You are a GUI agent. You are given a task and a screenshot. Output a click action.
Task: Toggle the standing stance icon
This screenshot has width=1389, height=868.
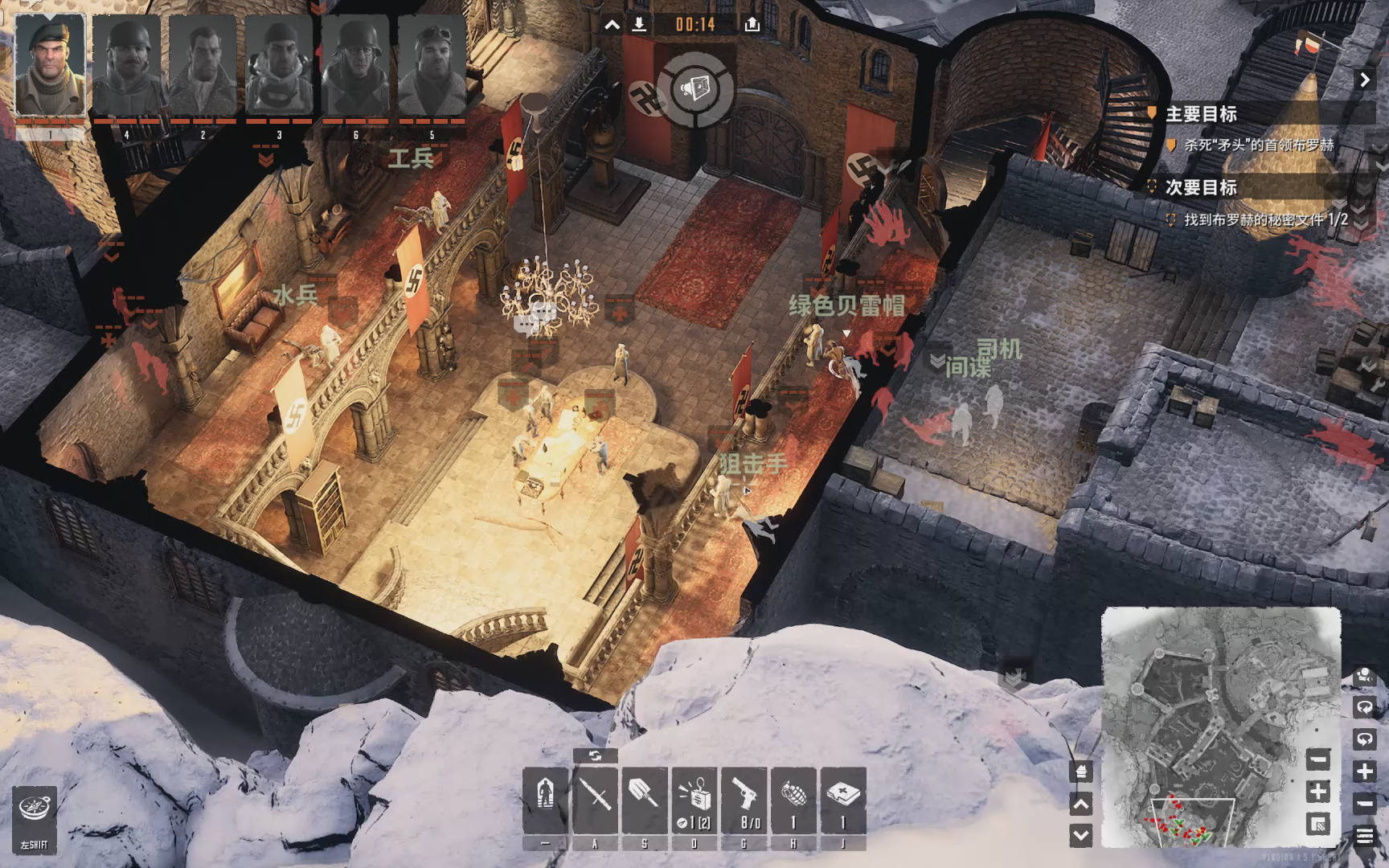click(x=546, y=800)
